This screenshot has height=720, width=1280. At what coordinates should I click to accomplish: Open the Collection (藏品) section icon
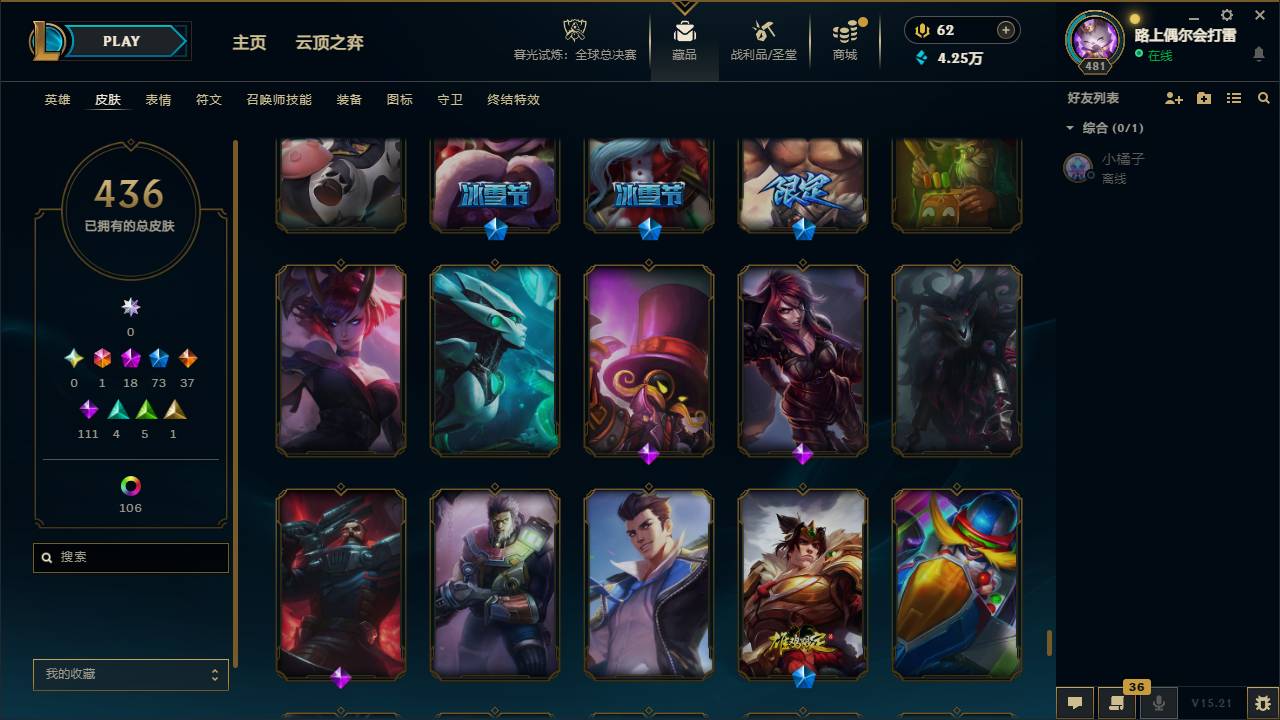684,30
